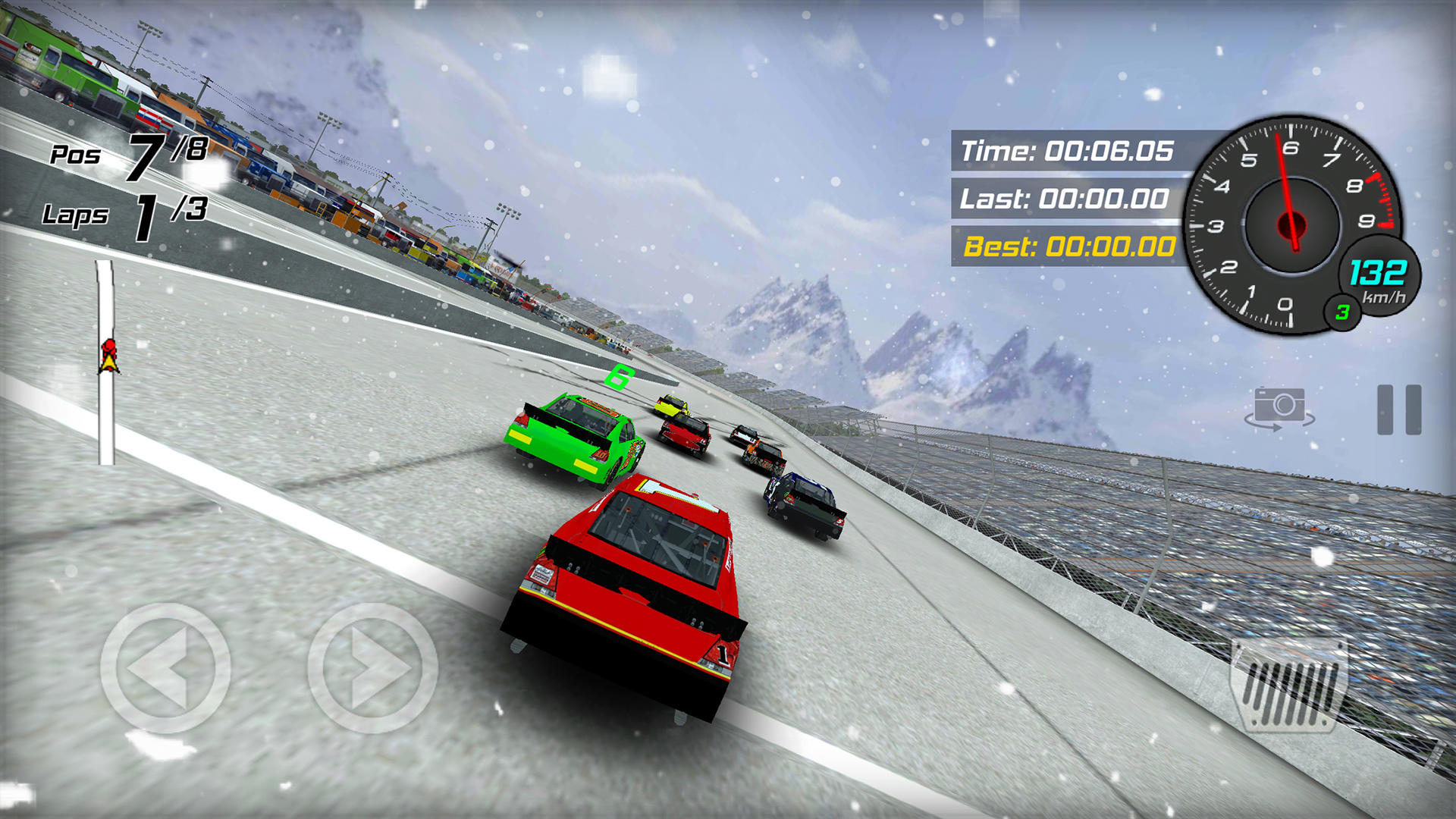
Task: Select the Last: 00:00.00 lap display
Action: (1062, 199)
